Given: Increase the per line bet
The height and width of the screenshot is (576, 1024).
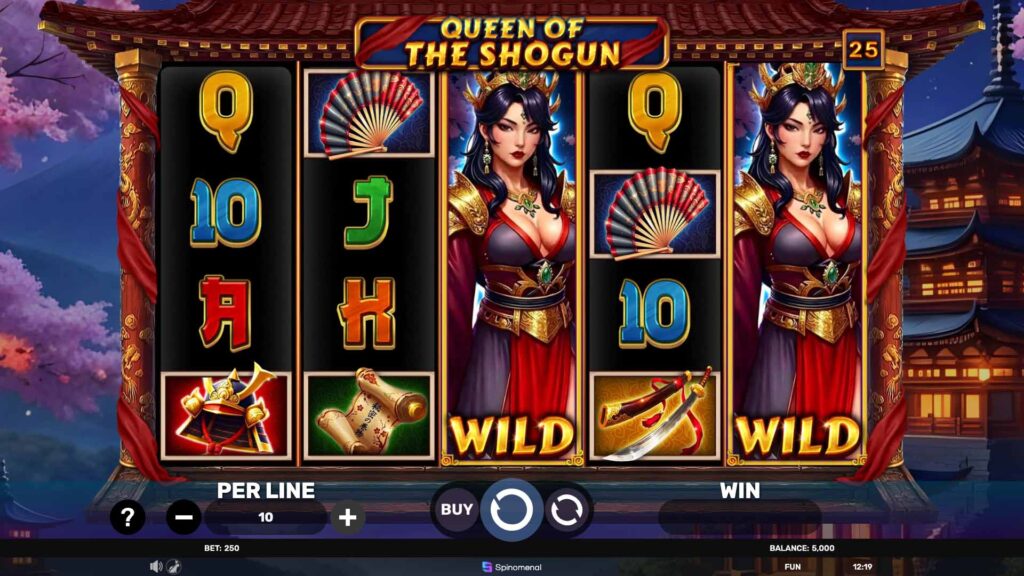Looking at the screenshot, I should (347, 517).
